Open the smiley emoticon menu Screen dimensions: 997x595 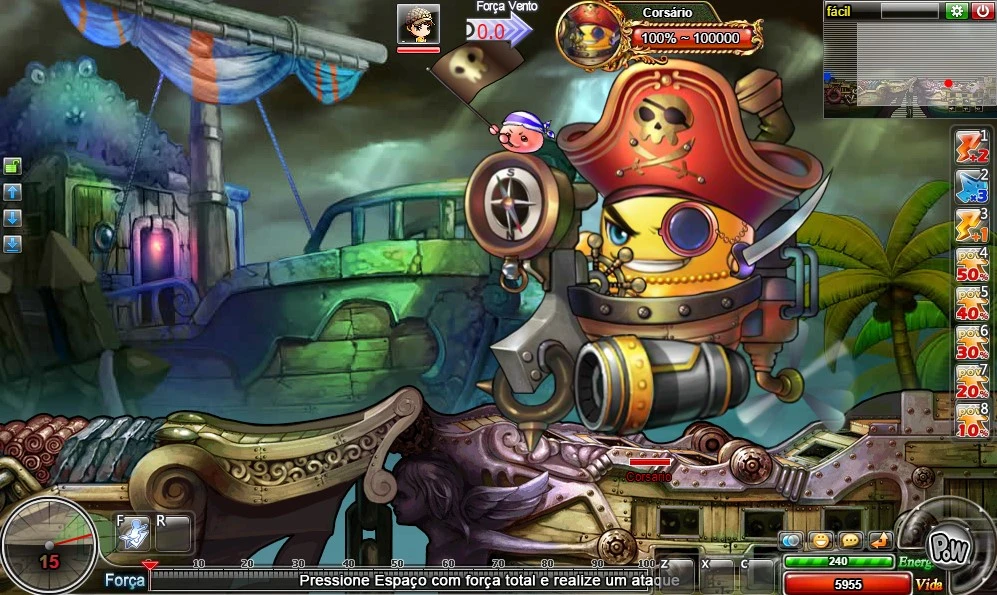point(821,541)
